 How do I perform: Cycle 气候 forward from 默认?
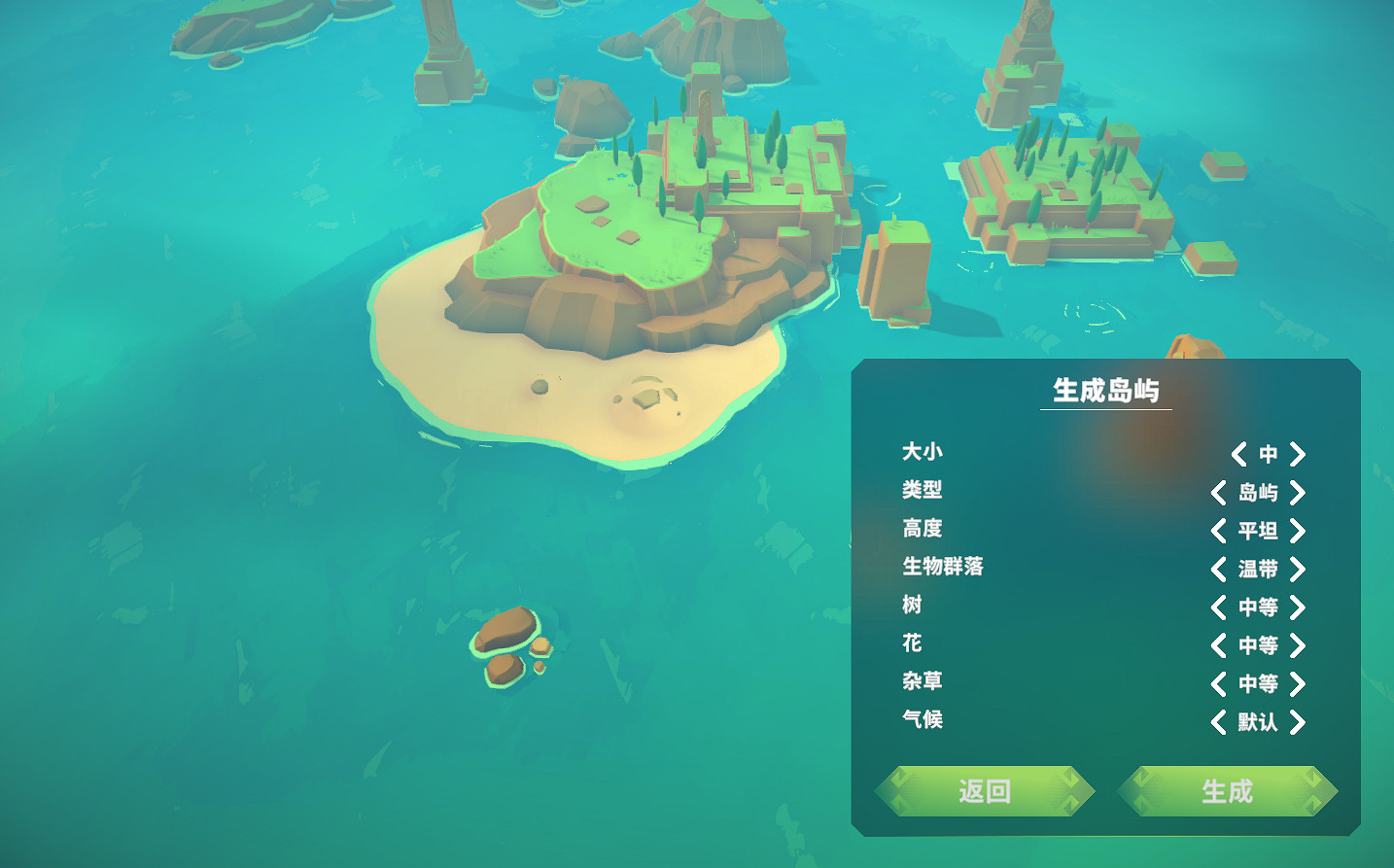tap(1299, 722)
